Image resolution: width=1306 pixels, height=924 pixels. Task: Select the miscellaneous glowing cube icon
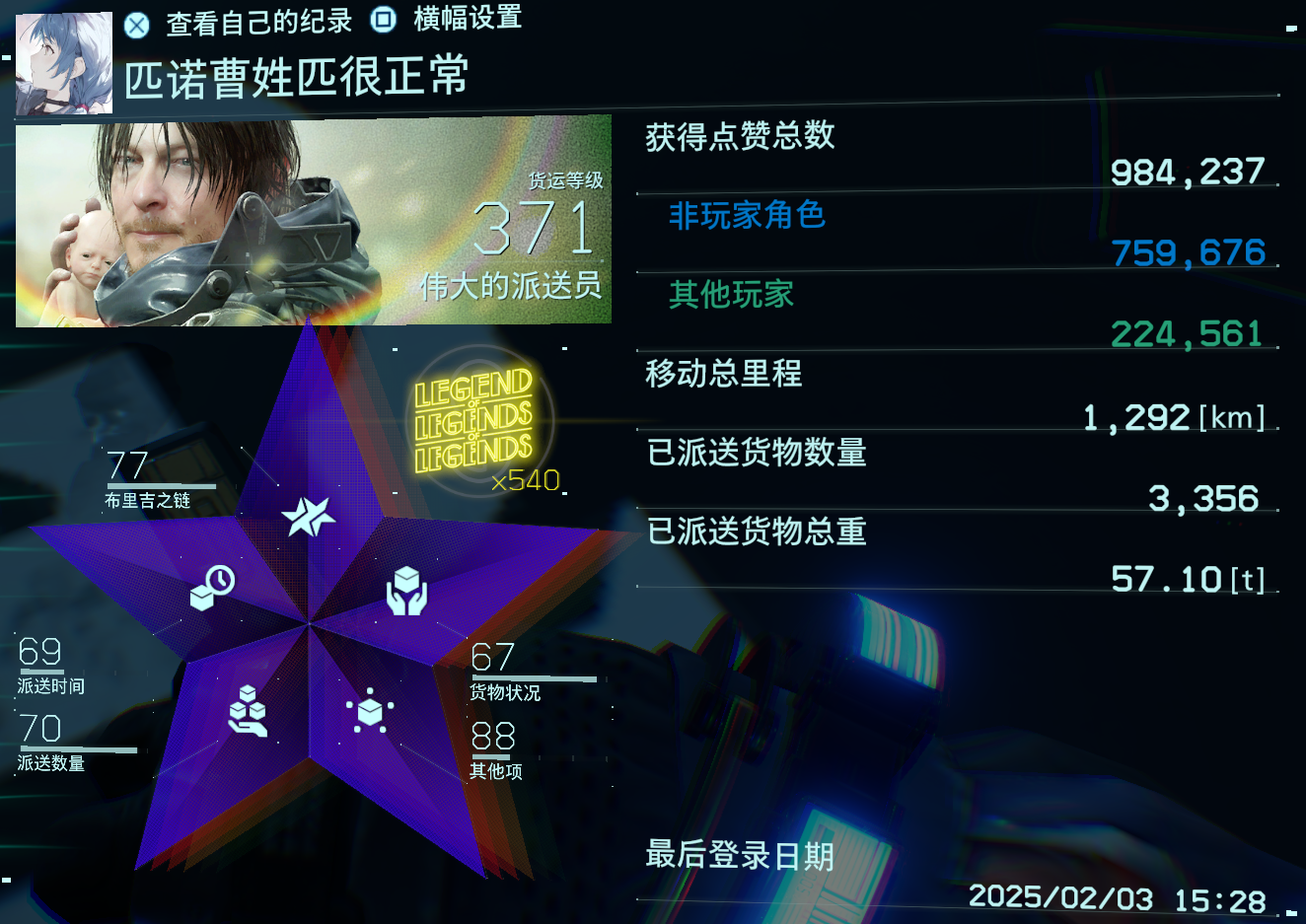pyautogui.click(x=370, y=711)
